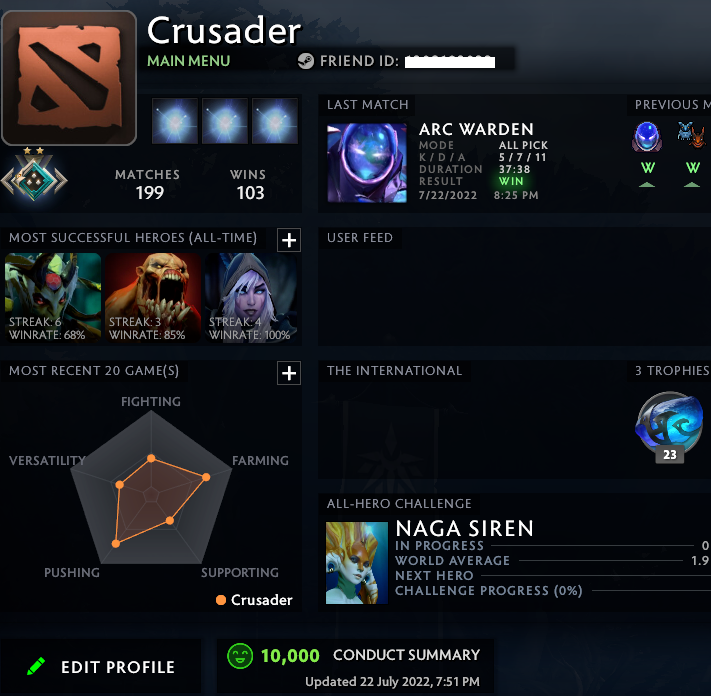The height and width of the screenshot is (696, 711).
Task: Expand Most Successful Heroes with the plus button
Action: point(288,239)
